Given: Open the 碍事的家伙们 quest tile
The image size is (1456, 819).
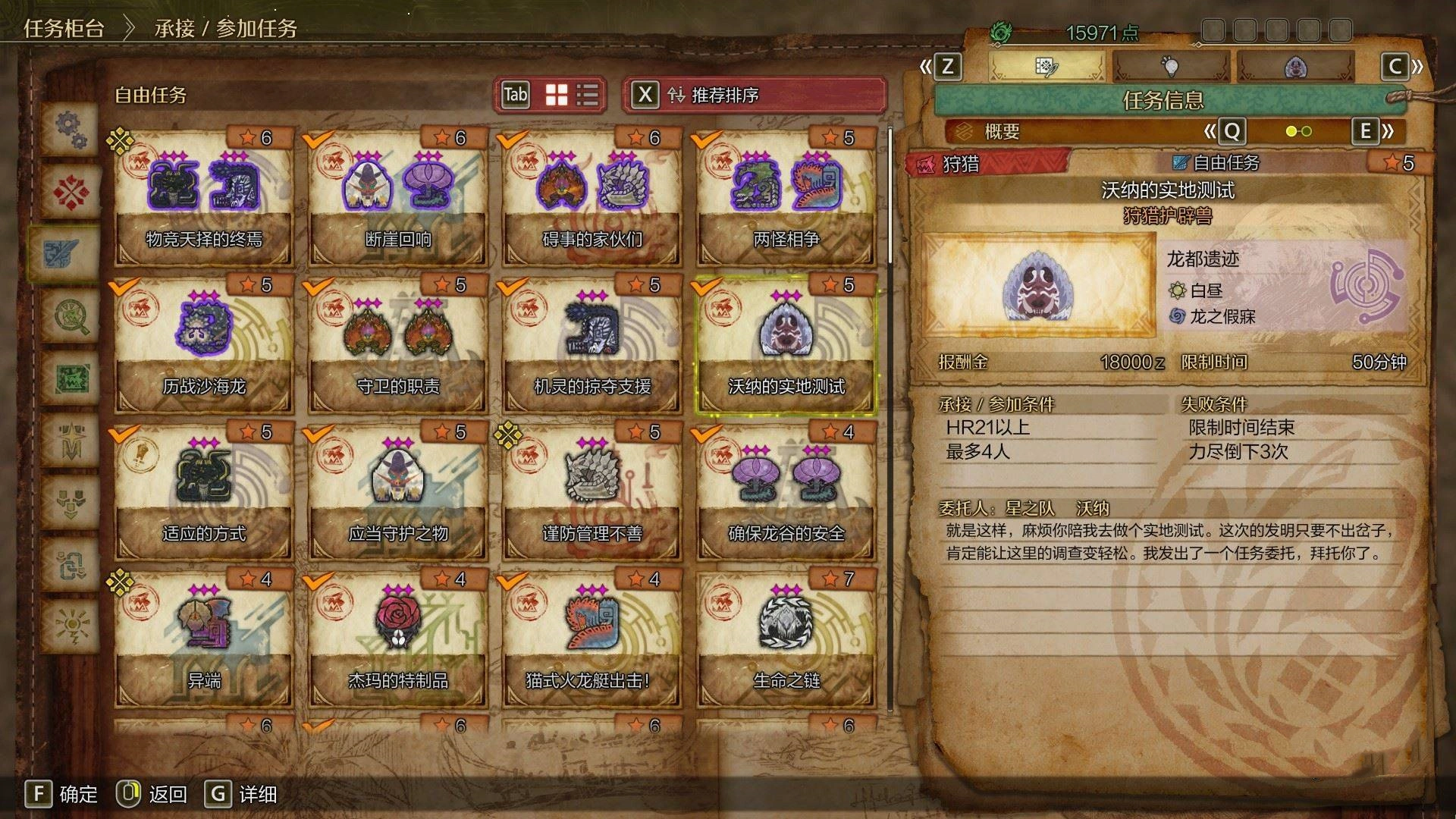Looking at the screenshot, I should [591, 199].
